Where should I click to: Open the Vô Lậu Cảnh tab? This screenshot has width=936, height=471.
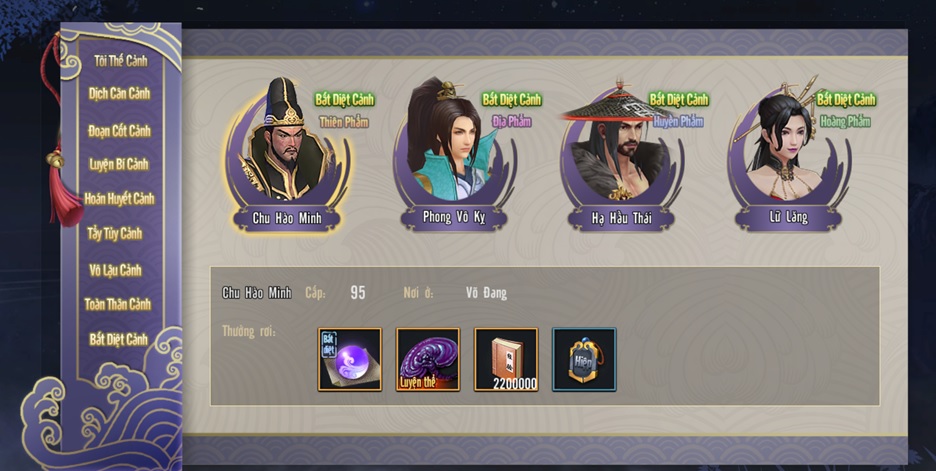tap(116, 270)
